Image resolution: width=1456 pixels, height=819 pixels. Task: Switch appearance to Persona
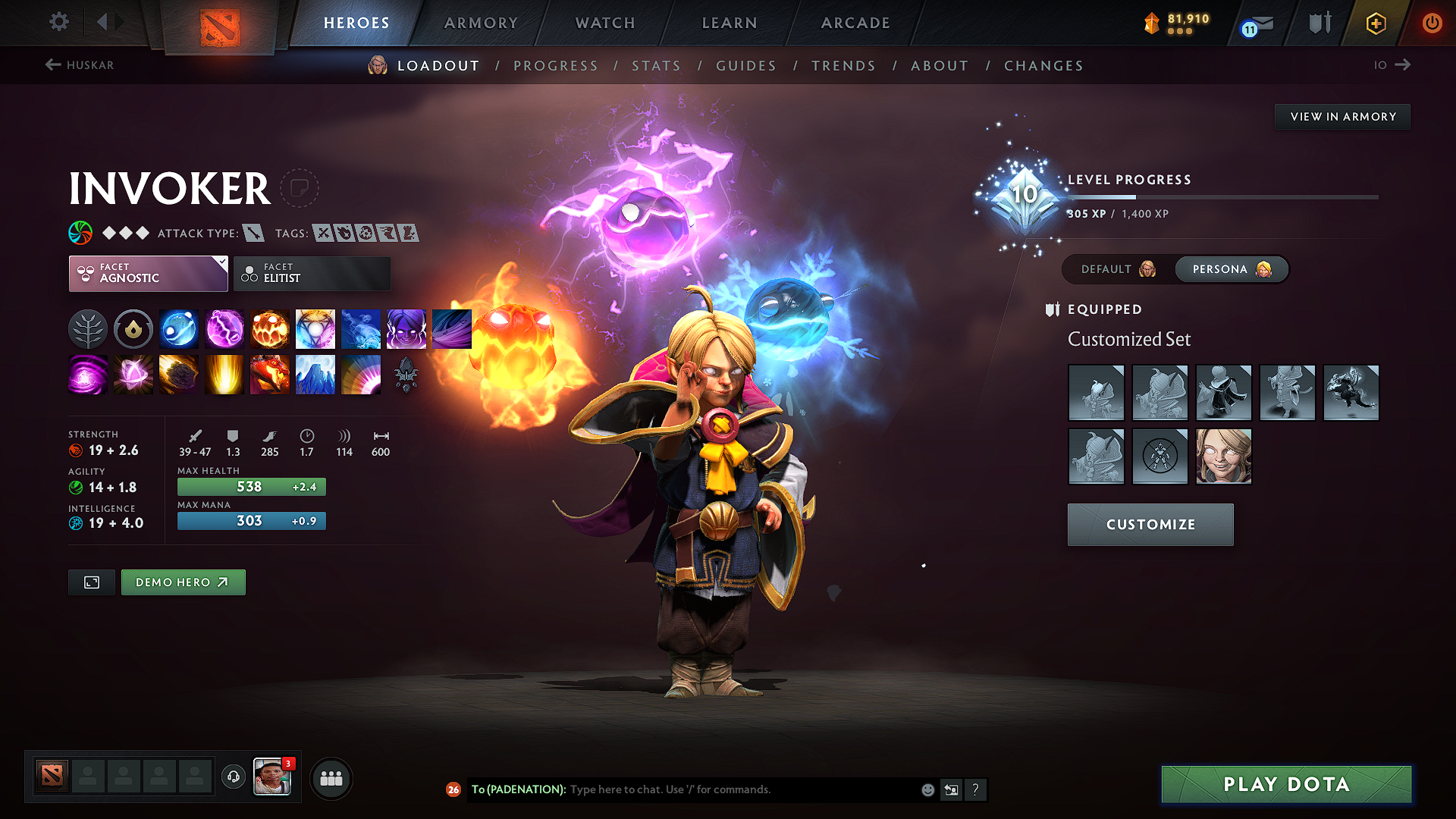1230,269
